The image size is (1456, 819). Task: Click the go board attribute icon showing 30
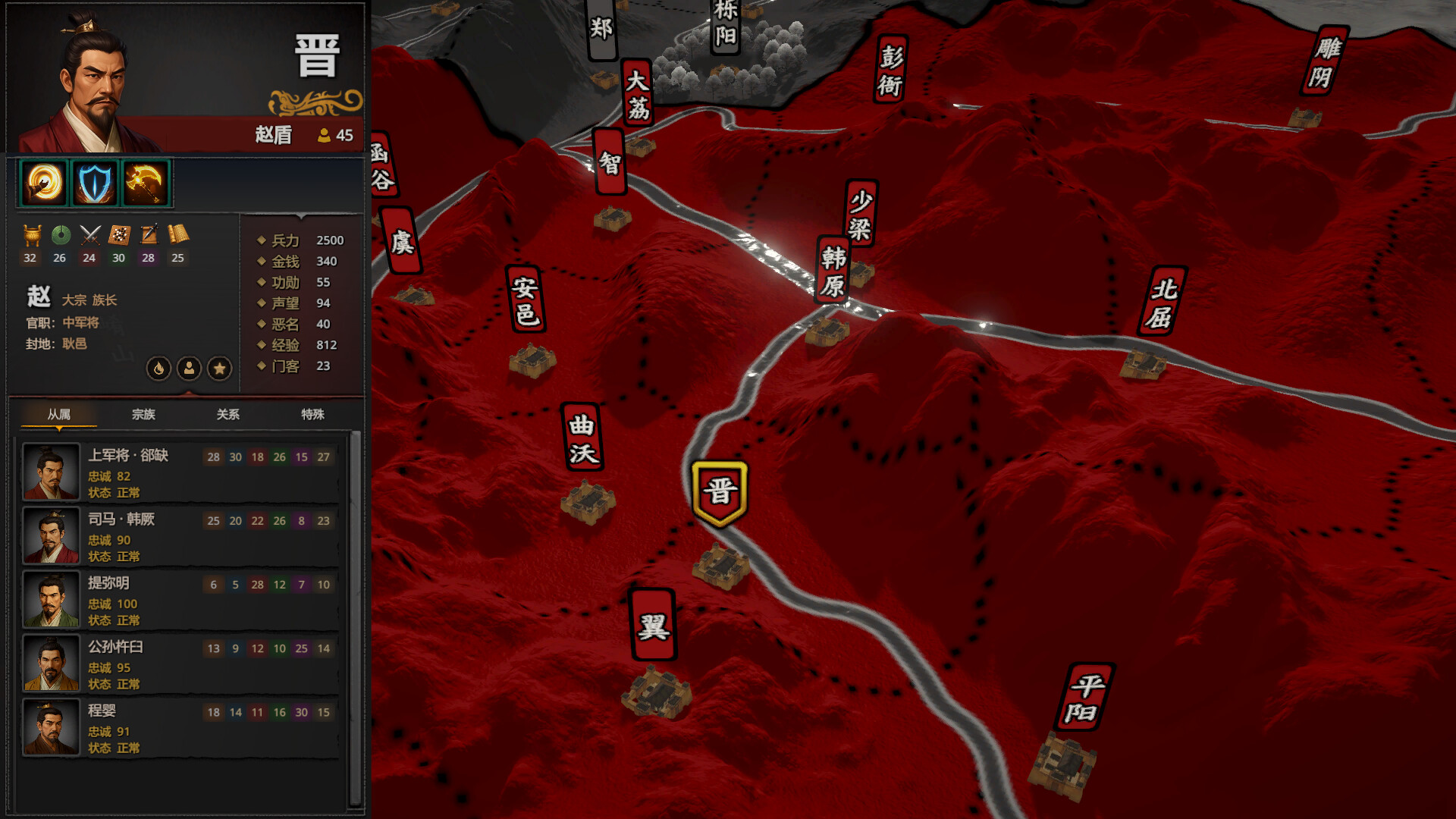point(118,236)
